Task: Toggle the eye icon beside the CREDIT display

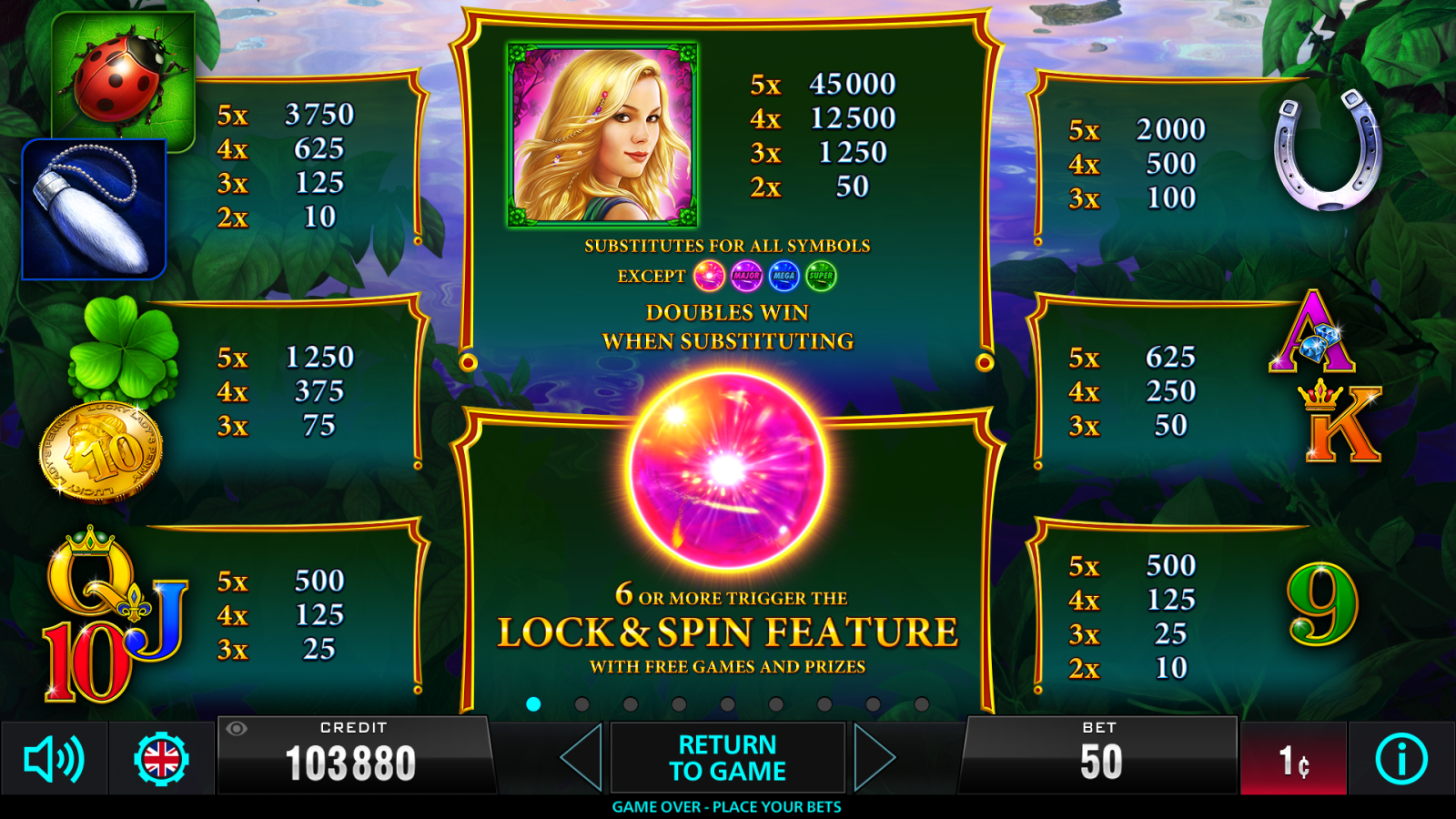Action: 238,728
